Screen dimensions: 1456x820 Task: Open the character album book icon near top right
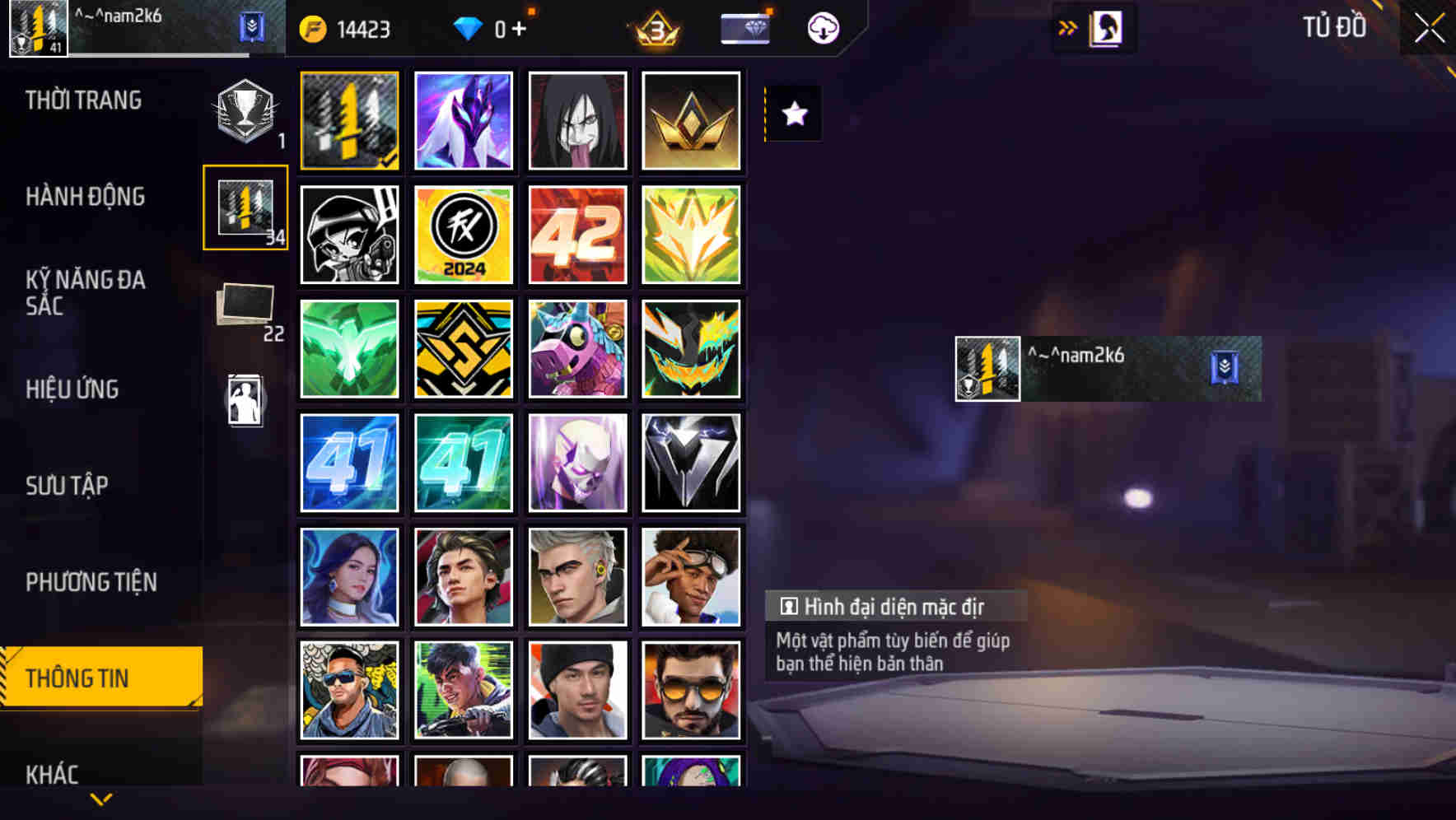[1104, 27]
